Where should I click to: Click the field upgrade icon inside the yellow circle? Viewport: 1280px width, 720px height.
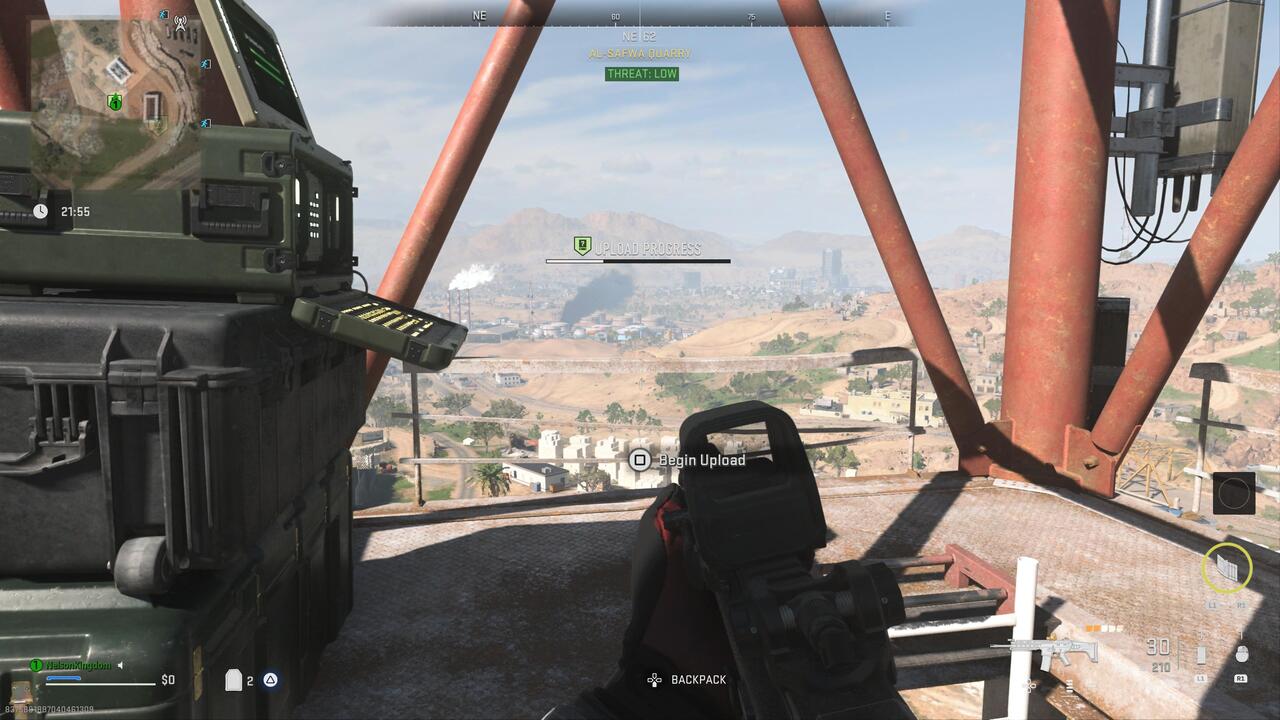click(x=1228, y=569)
